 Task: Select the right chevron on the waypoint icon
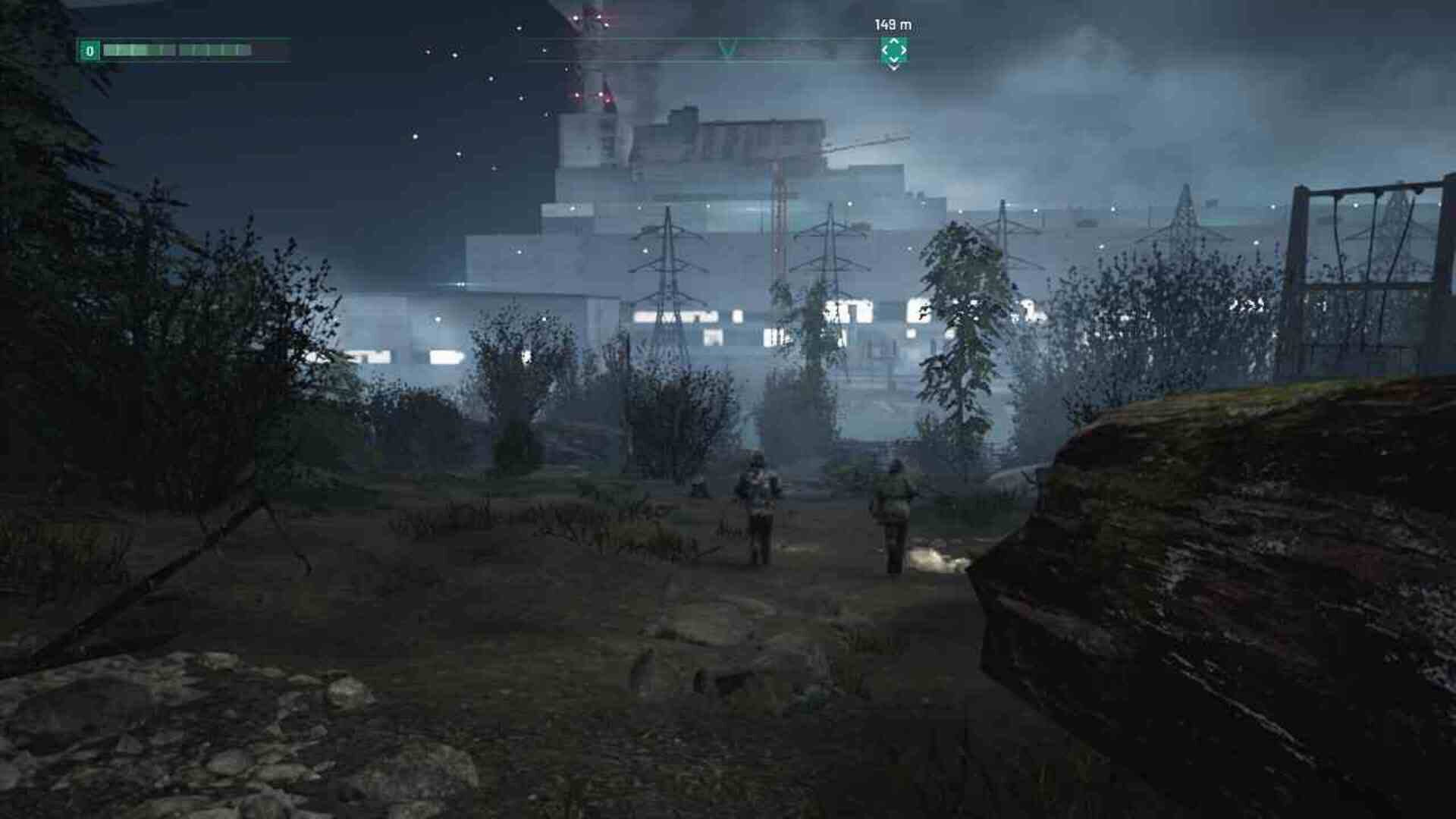[903, 51]
